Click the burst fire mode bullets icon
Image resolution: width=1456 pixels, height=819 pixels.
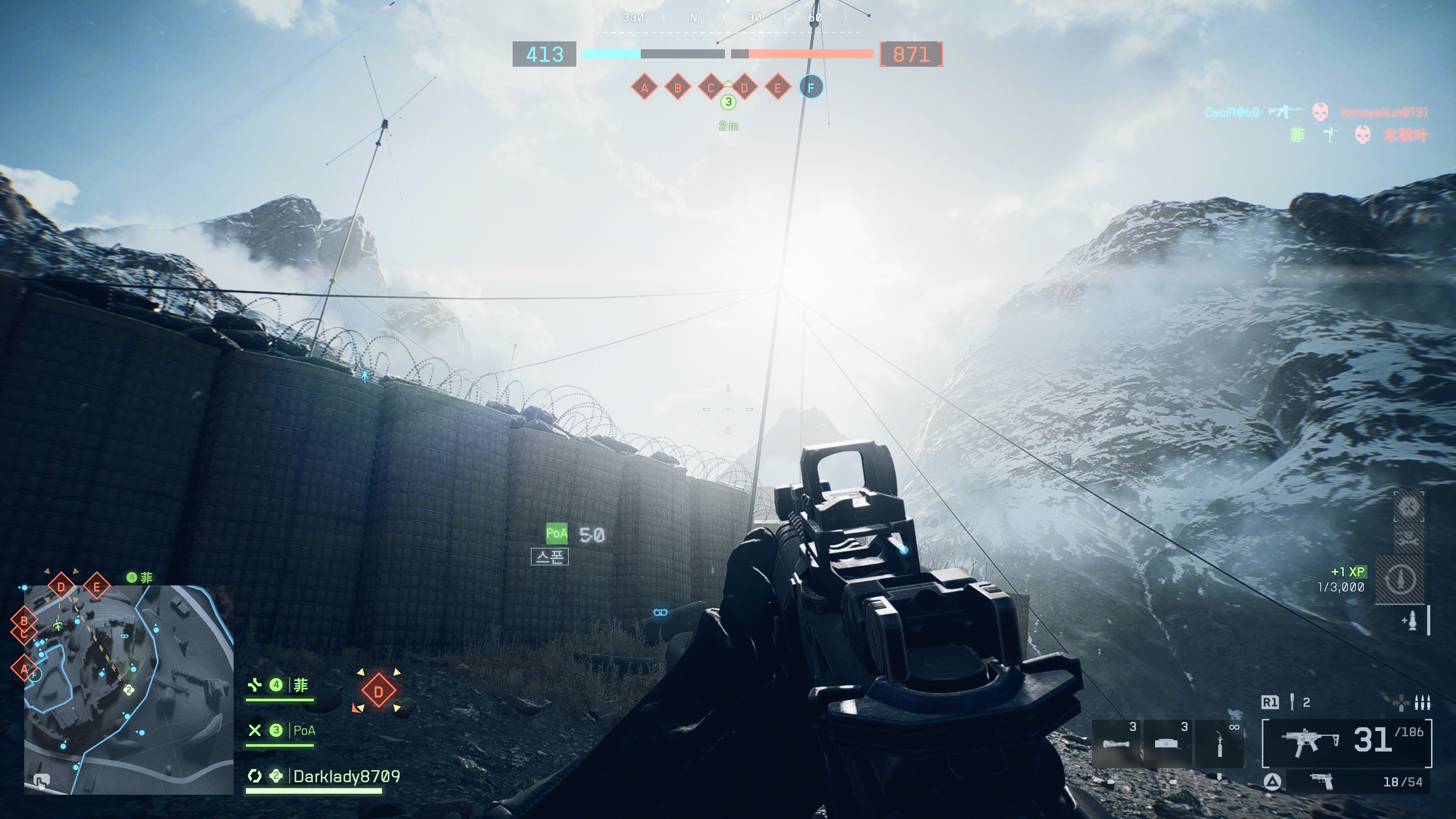1422,703
